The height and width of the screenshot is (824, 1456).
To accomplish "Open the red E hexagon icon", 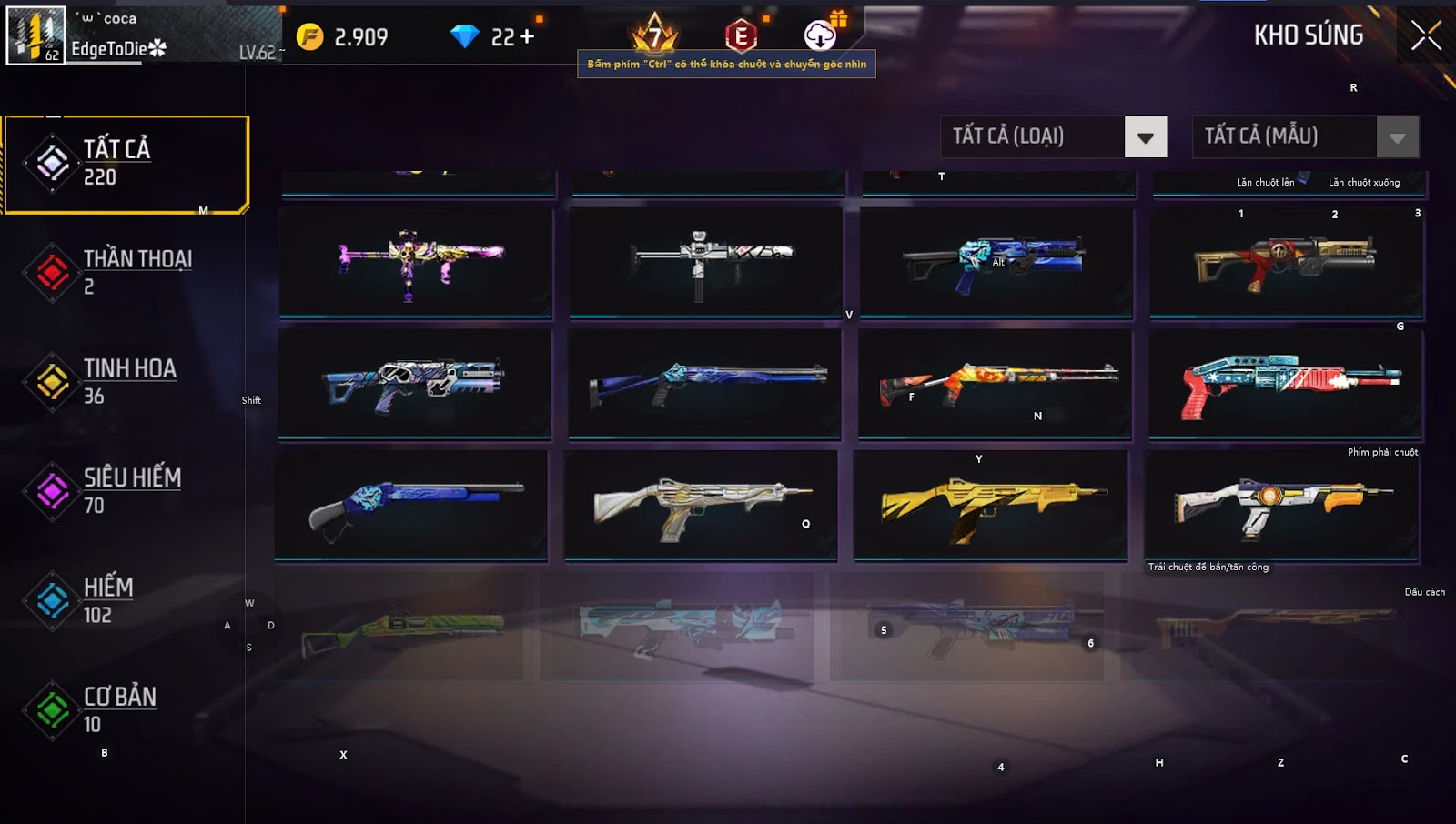I will click(741, 36).
